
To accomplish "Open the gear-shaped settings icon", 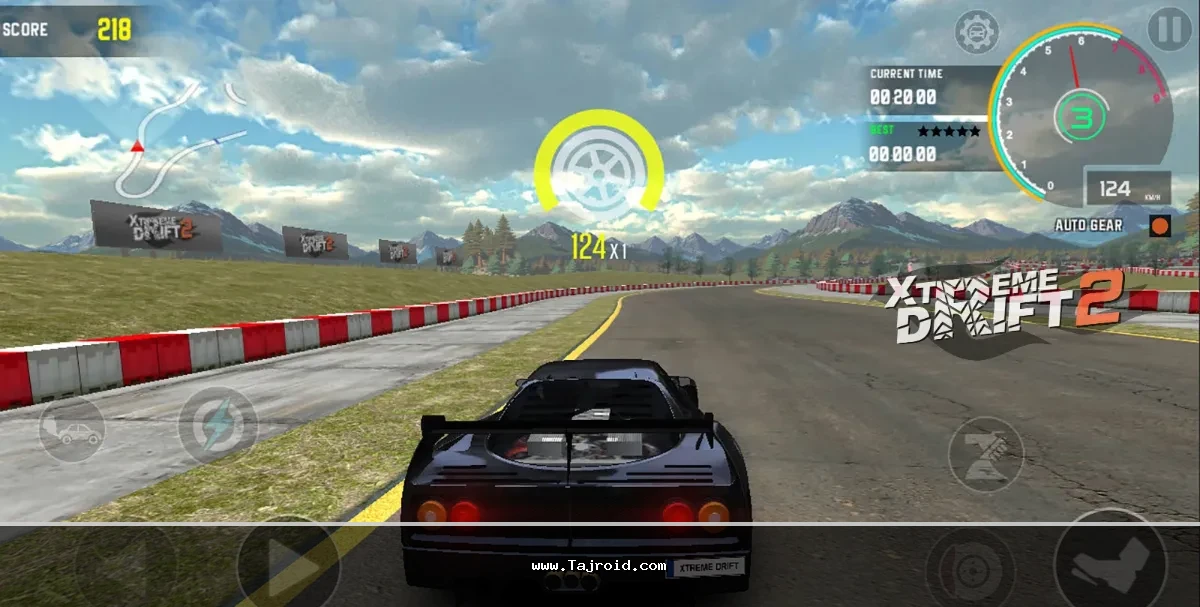I will click(977, 33).
